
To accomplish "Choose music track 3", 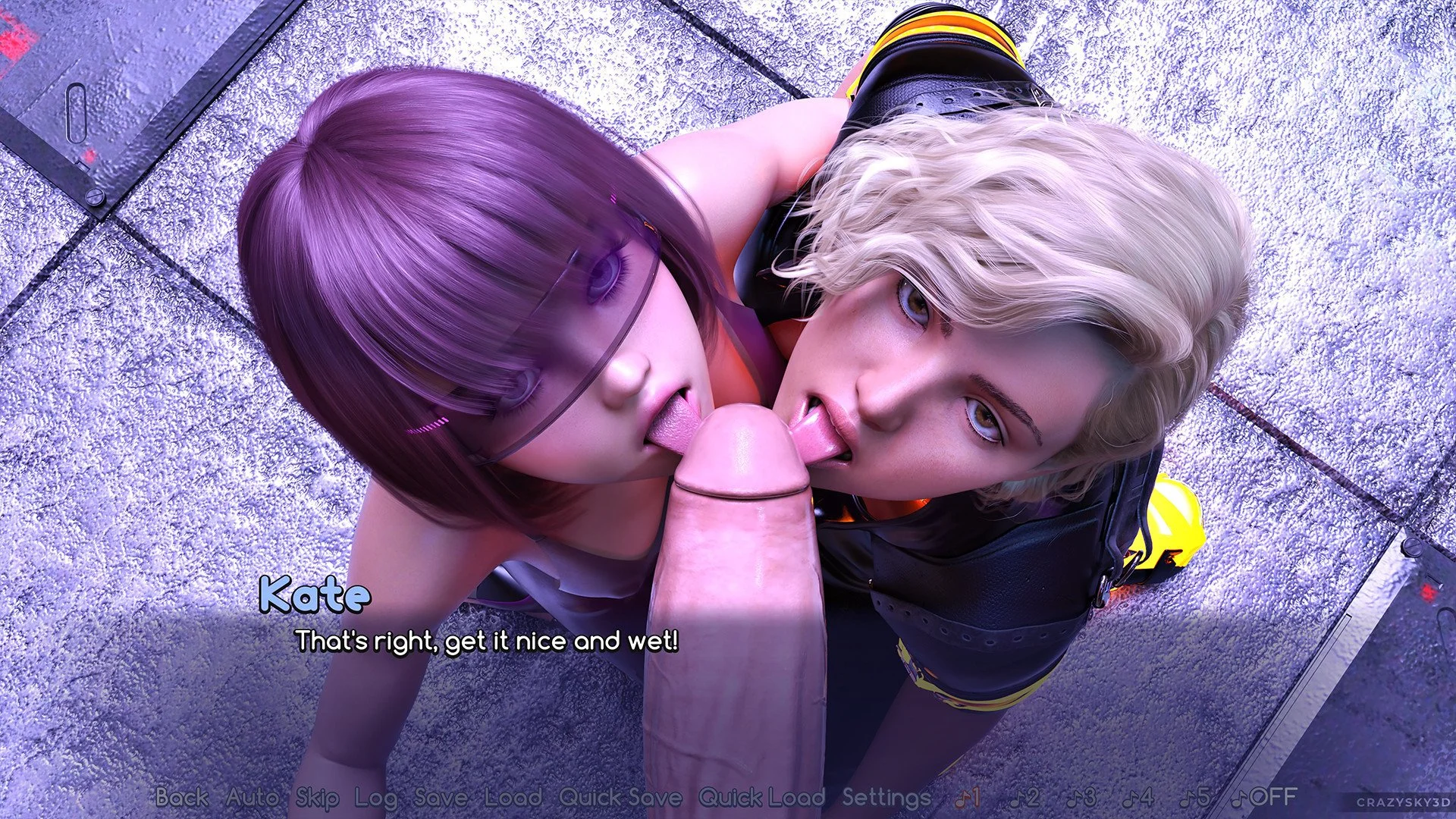I will [1081, 797].
